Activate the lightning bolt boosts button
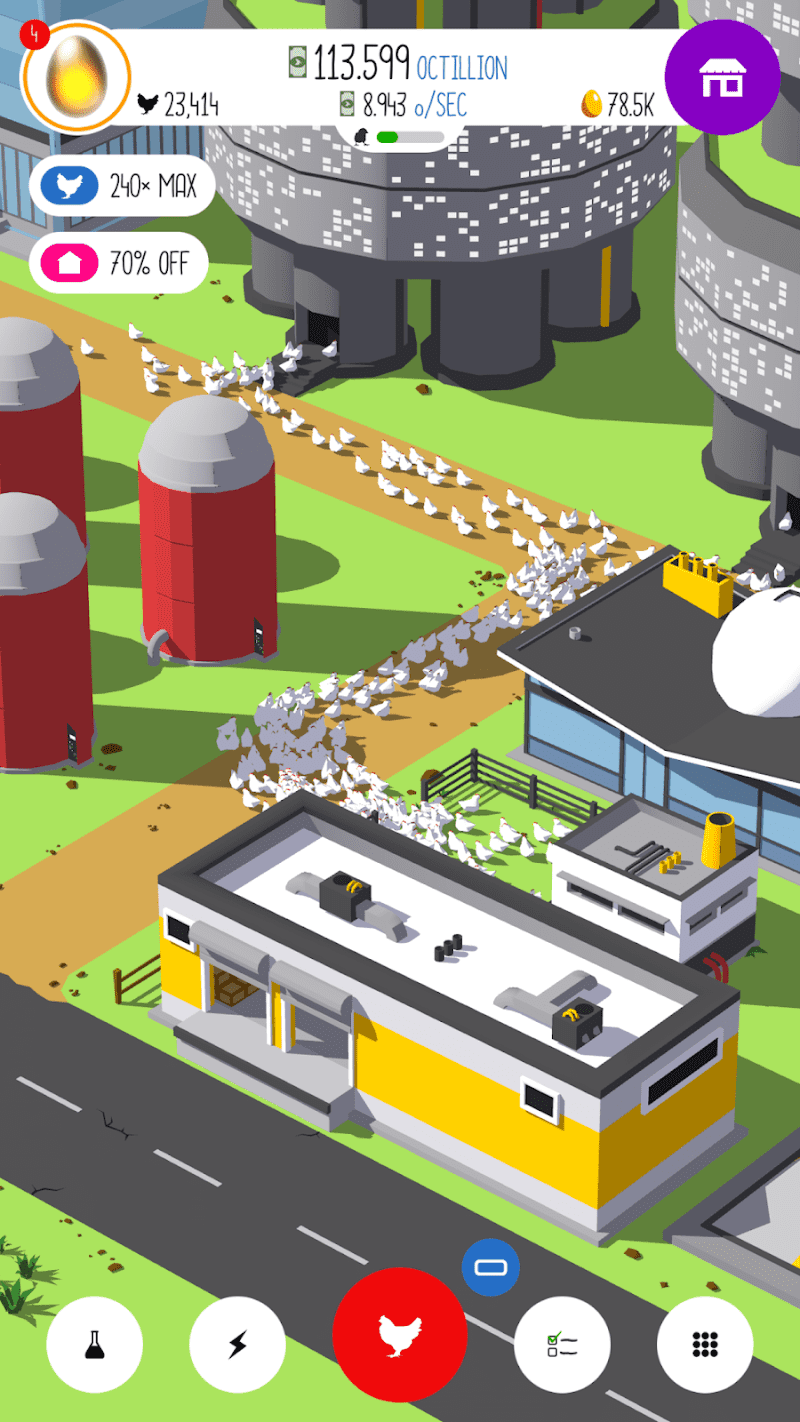800x1422 pixels. tap(237, 1344)
